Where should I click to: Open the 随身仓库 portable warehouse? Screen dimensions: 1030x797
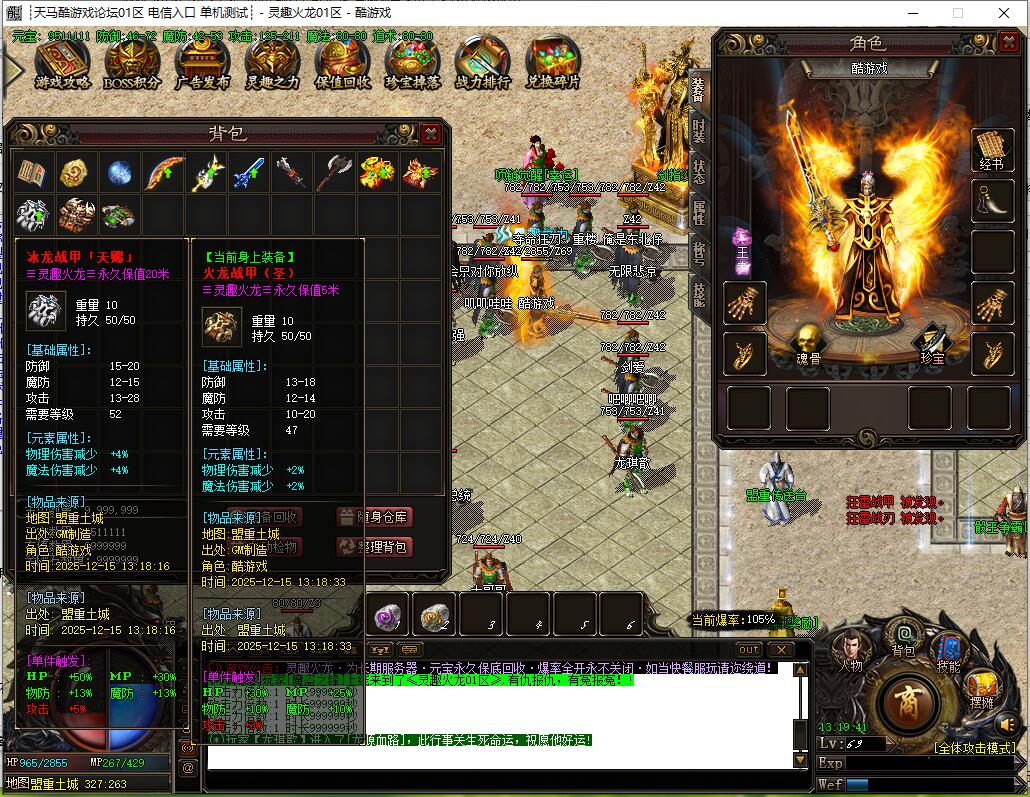click(375, 517)
